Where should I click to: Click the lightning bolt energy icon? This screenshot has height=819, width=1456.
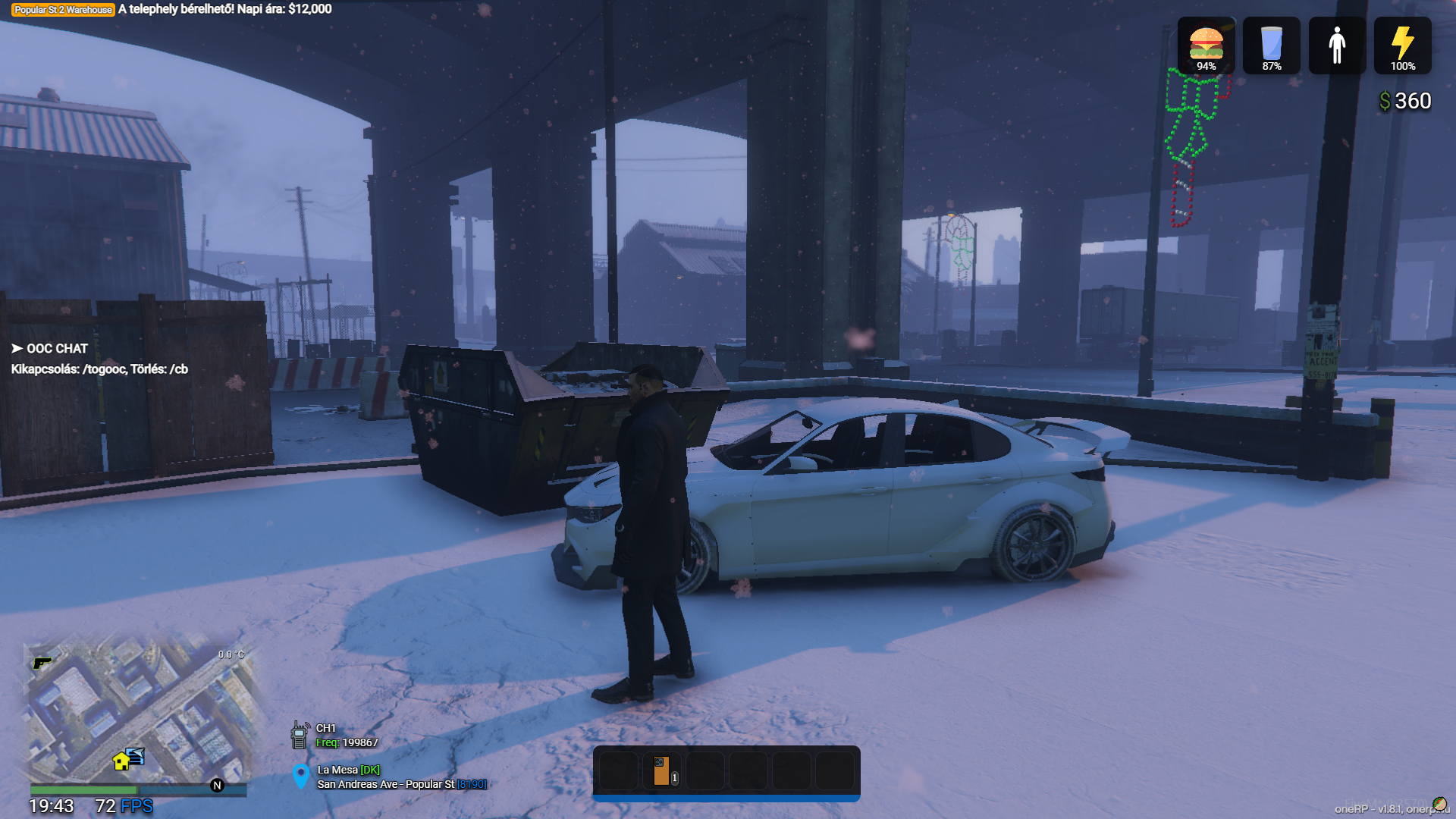tap(1402, 43)
